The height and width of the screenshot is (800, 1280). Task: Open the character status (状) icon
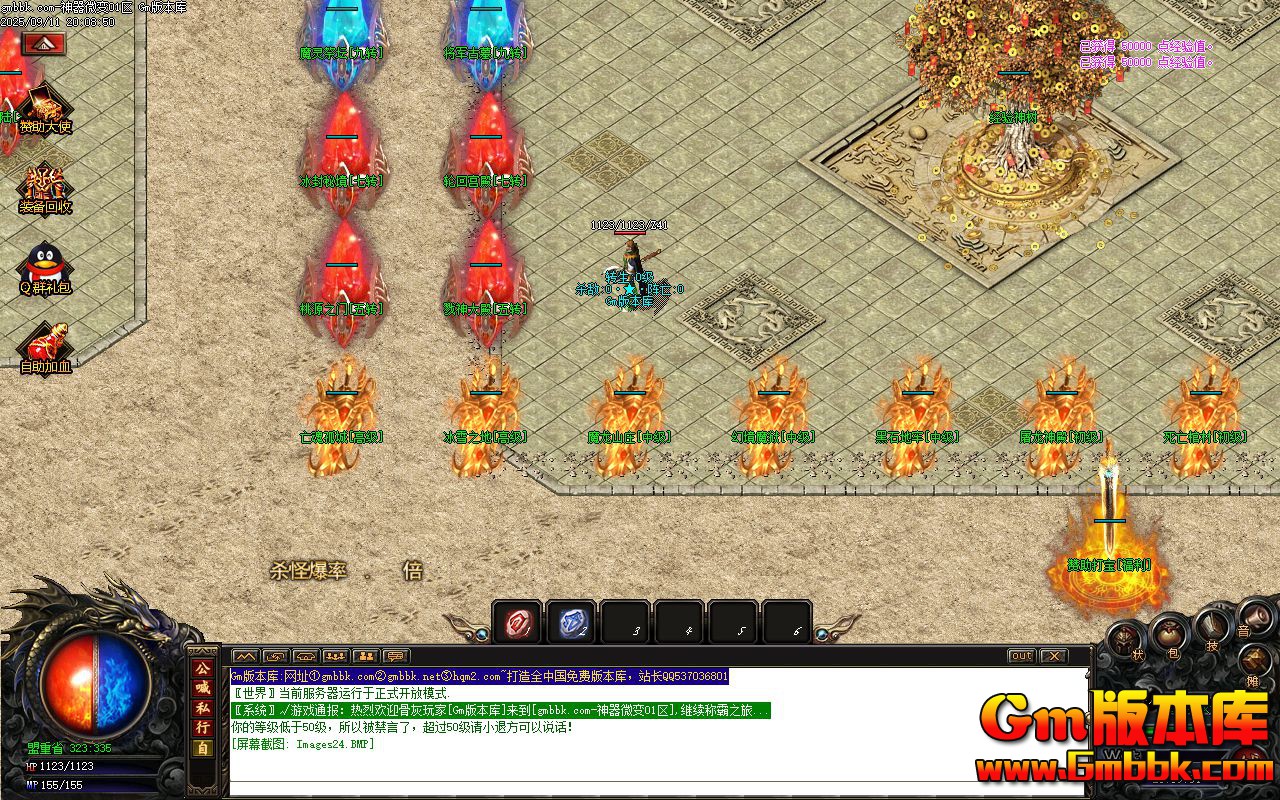coord(1124,639)
